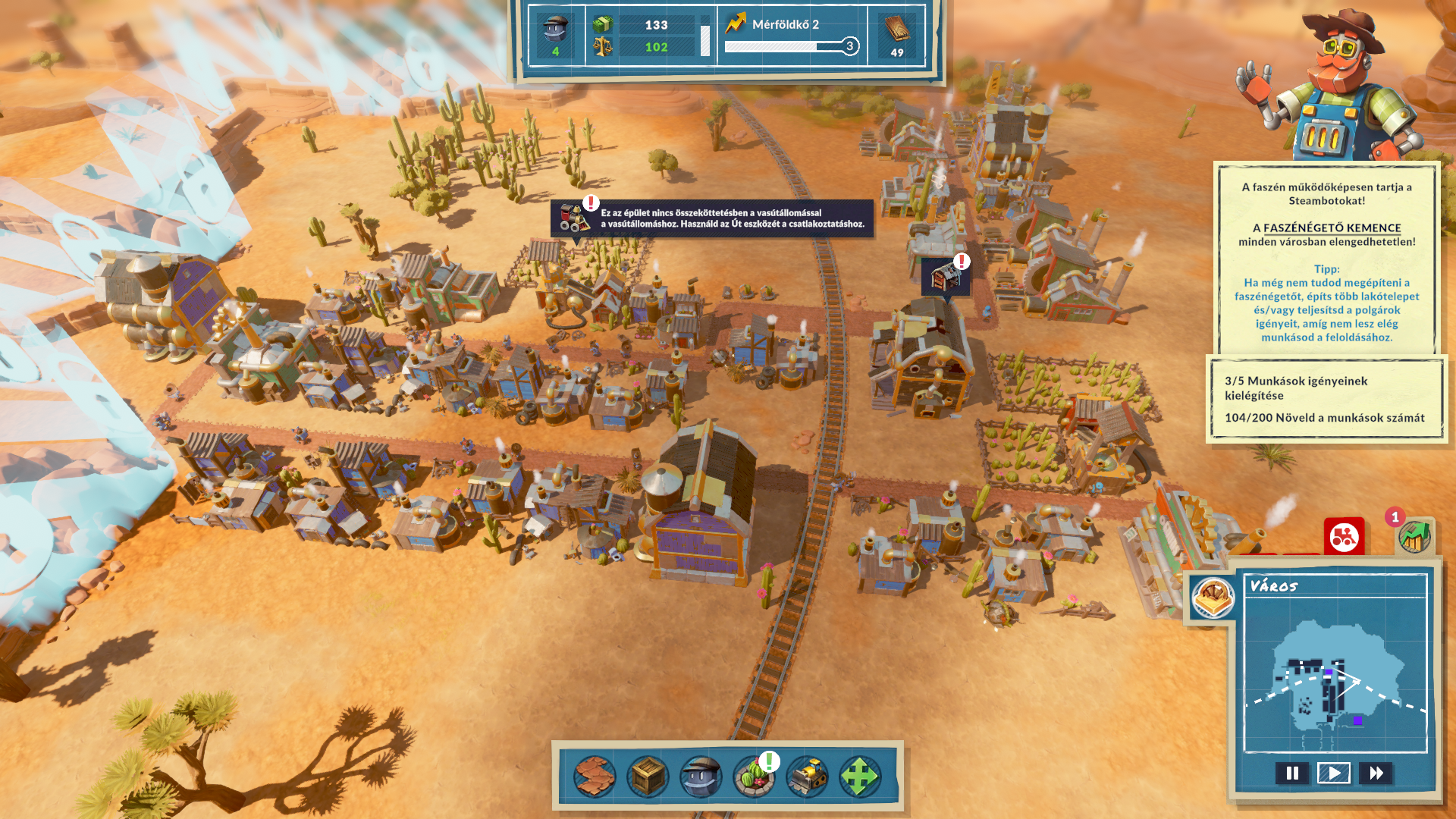Select the green arrows move tool
This screenshot has height=819, width=1456.
pyautogui.click(x=859, y=776)
